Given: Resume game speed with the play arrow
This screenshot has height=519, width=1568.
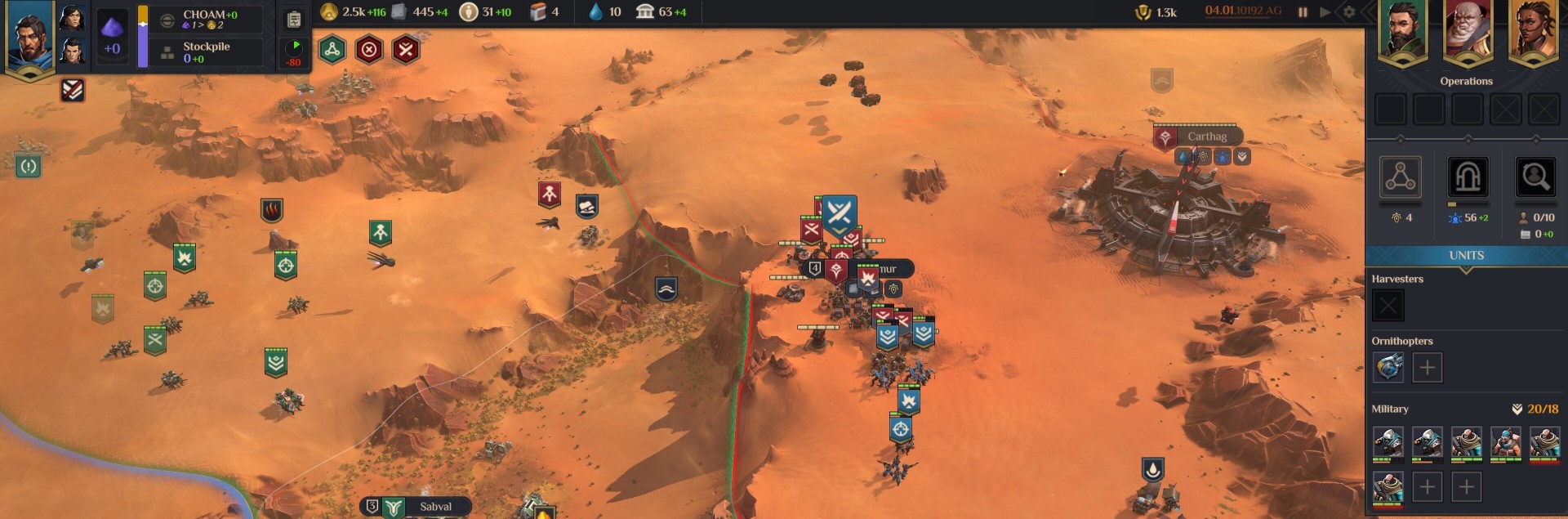Looking at the screenshot, I should tap(1325, 12).
